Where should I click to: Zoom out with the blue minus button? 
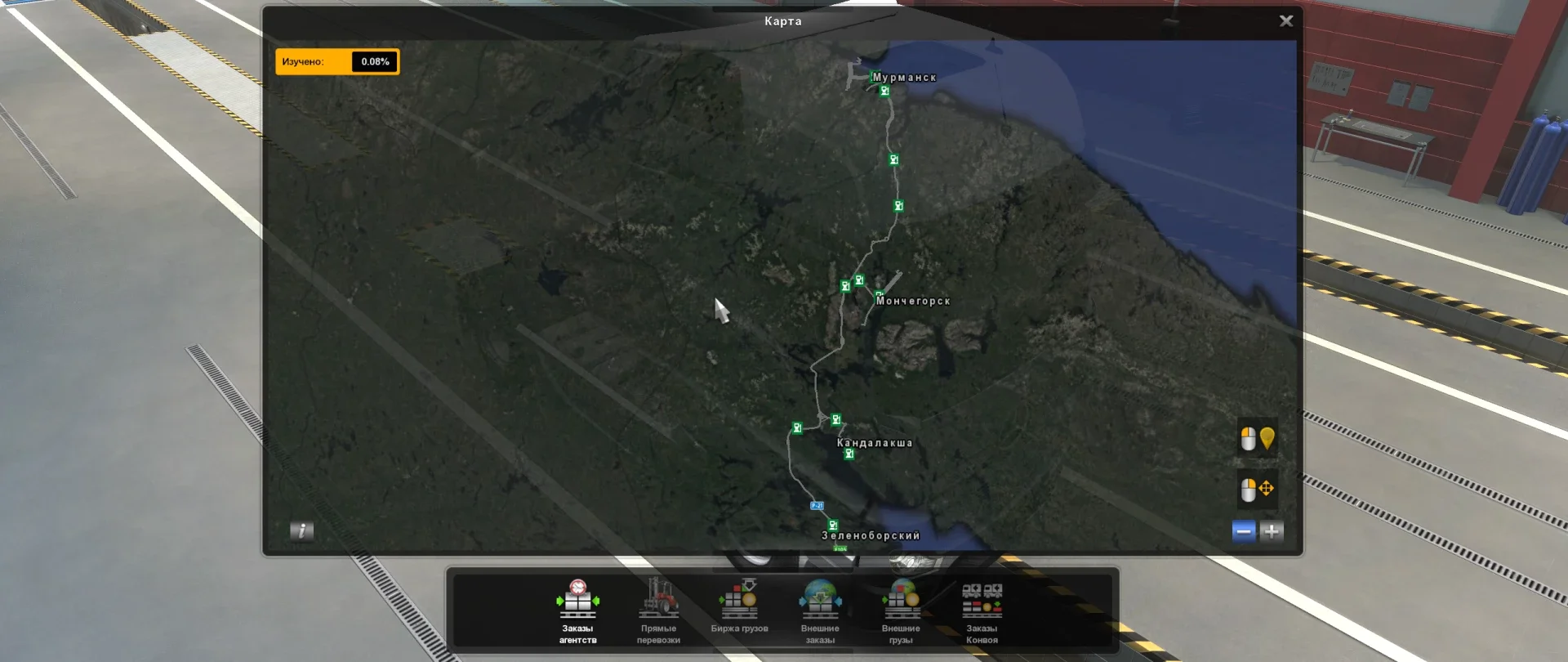pos(1242,531)
